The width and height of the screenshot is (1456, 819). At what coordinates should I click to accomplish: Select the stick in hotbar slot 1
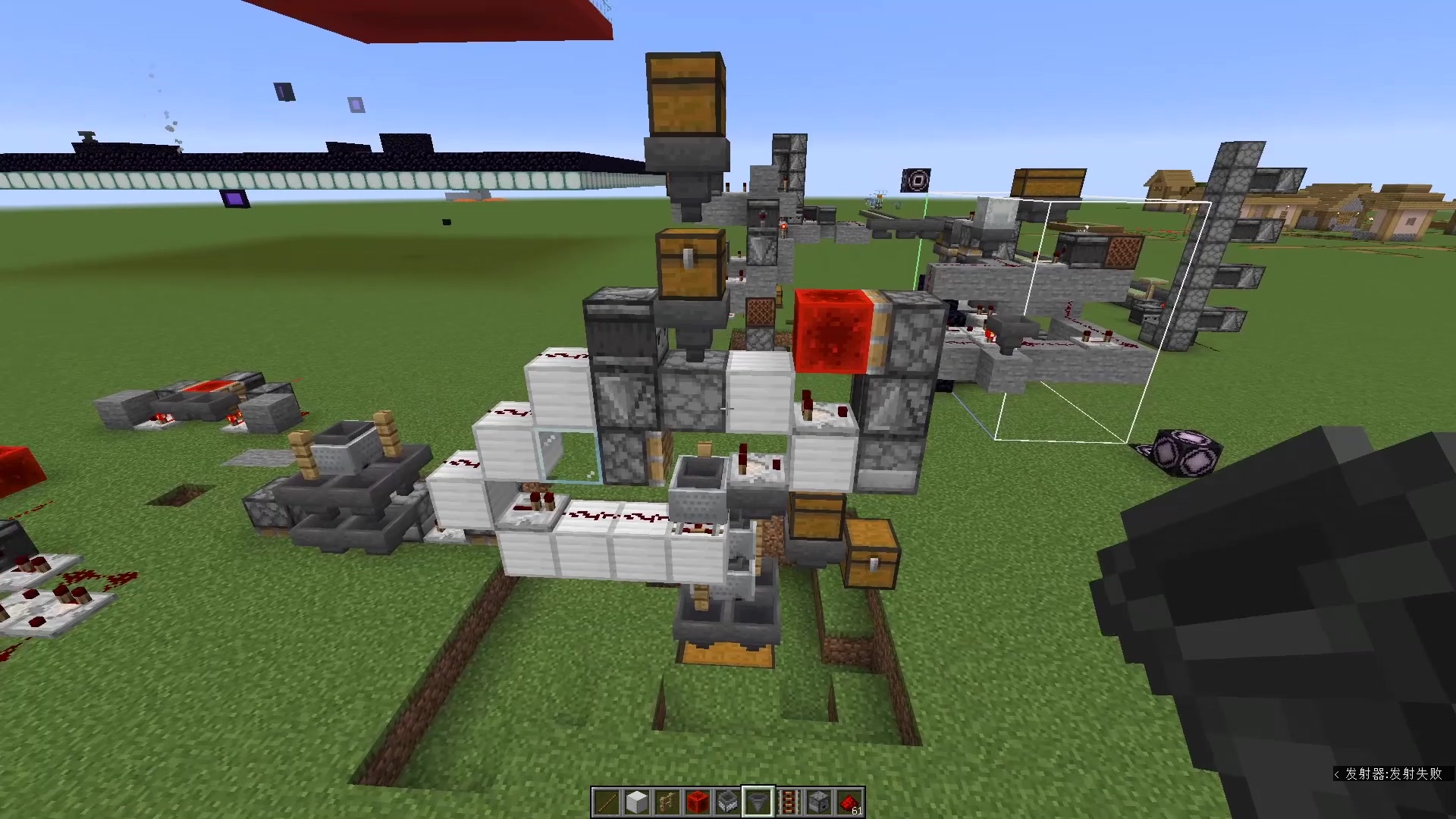tap(607, 798)
